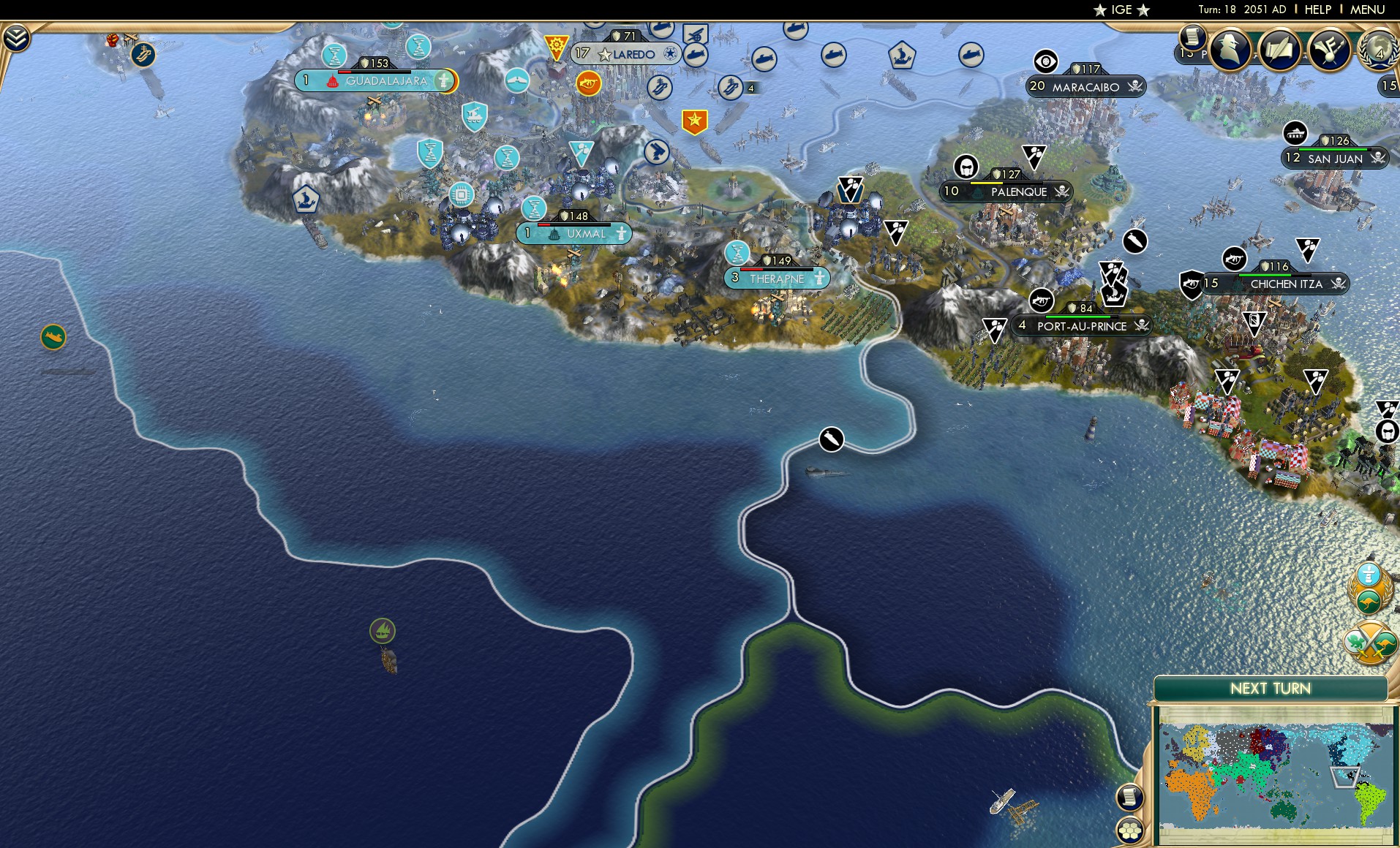Click the red skull warning icon top-left
This screenshot has height=848, width=1400.
click(112, 40)
